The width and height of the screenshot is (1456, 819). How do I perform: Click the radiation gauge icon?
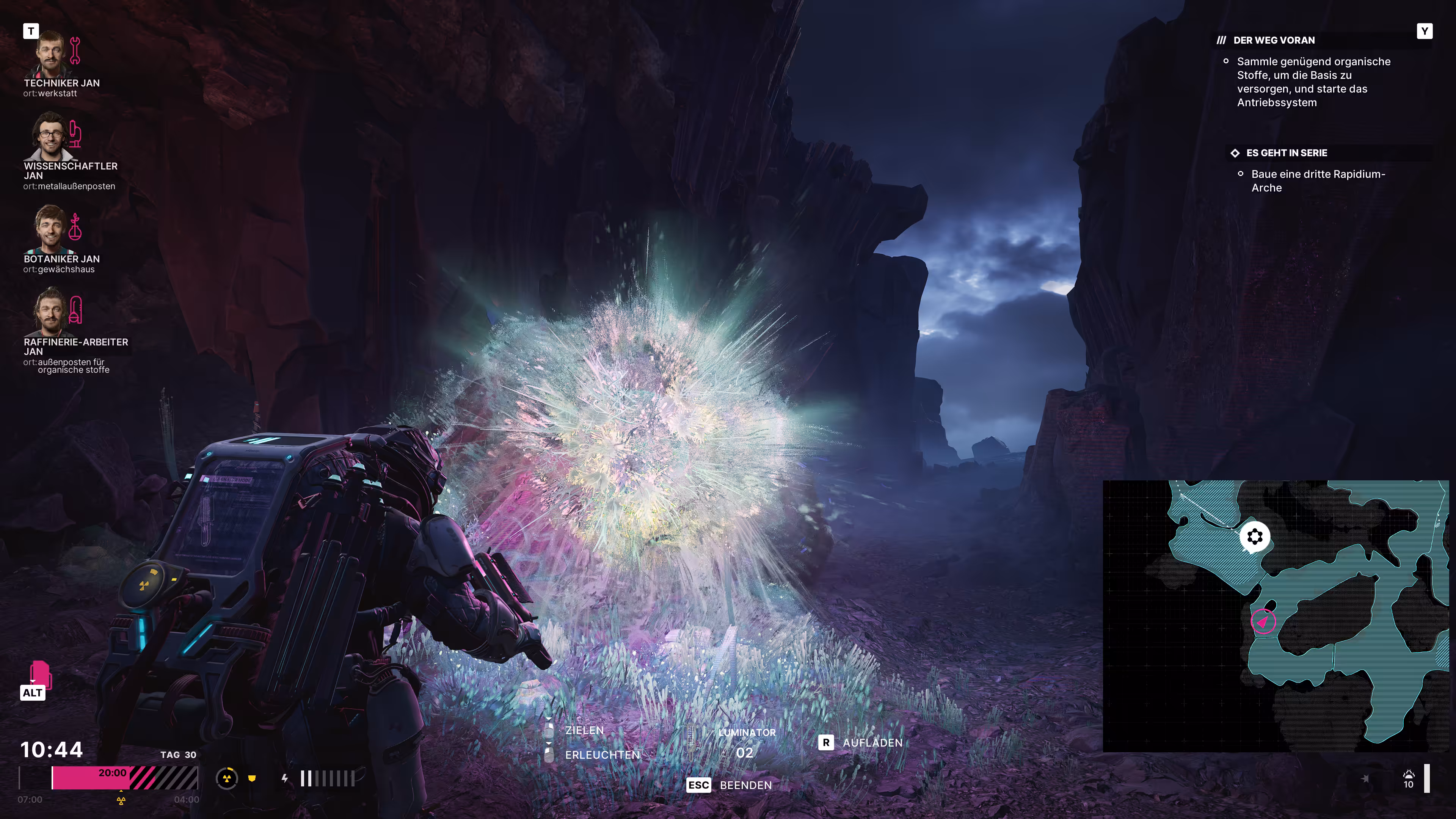click(227, 778)
